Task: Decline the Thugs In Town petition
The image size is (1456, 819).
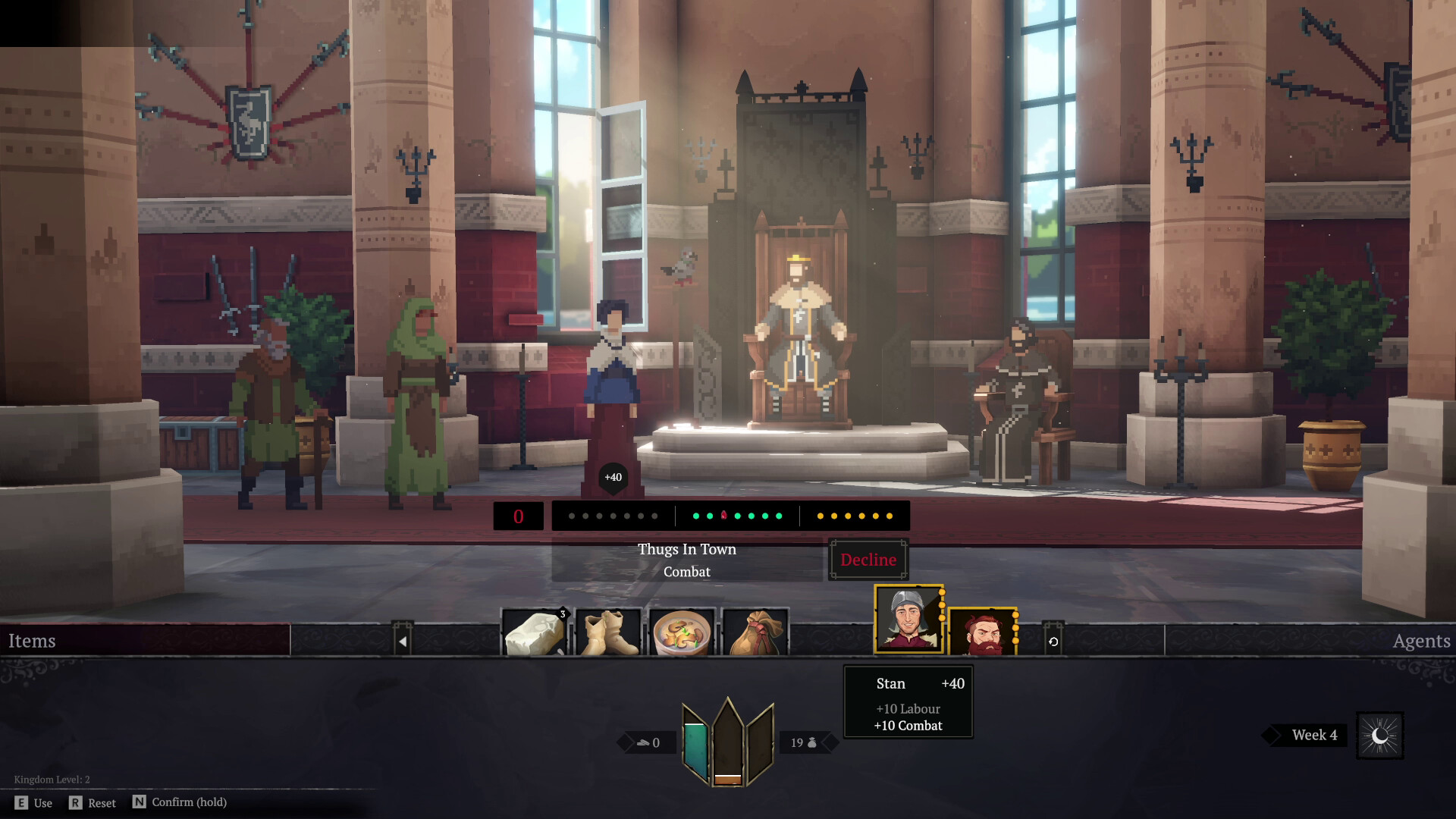Action: coord(868,560)
